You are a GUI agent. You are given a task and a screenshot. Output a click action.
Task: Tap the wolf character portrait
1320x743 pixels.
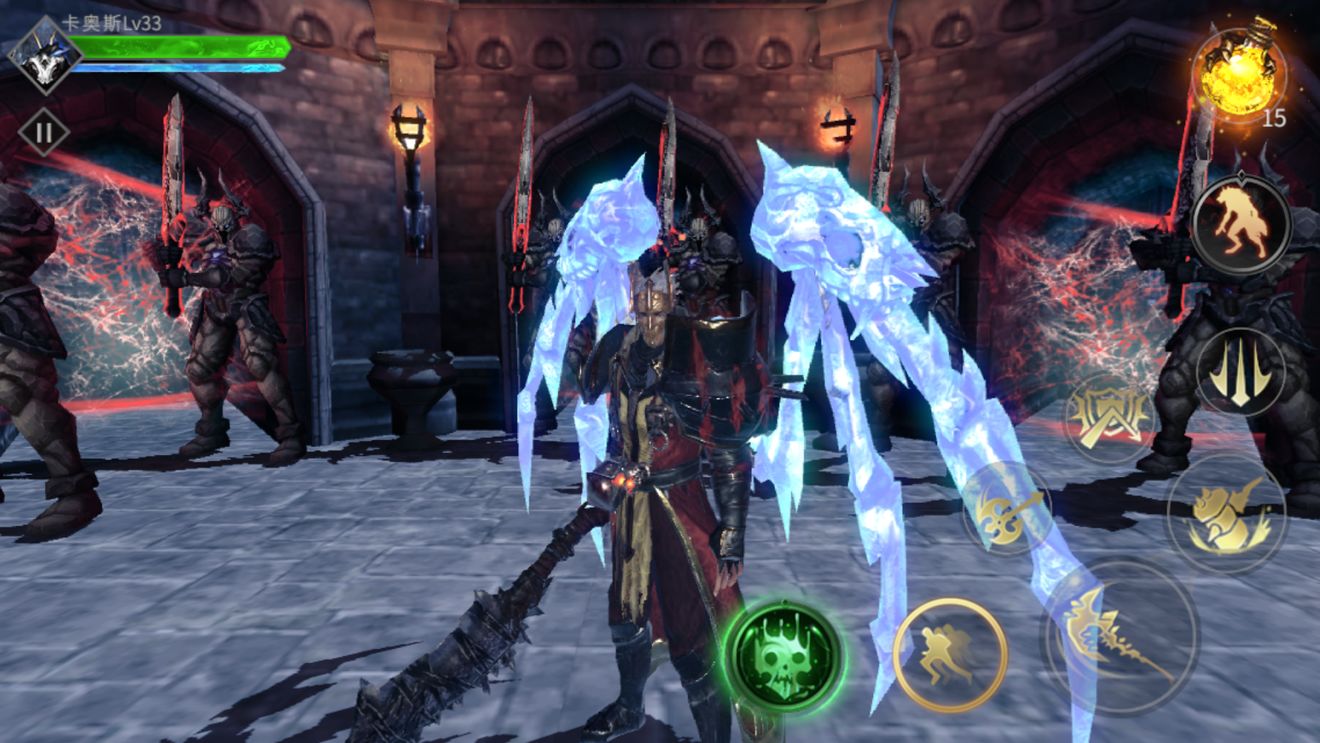(44, 54)
